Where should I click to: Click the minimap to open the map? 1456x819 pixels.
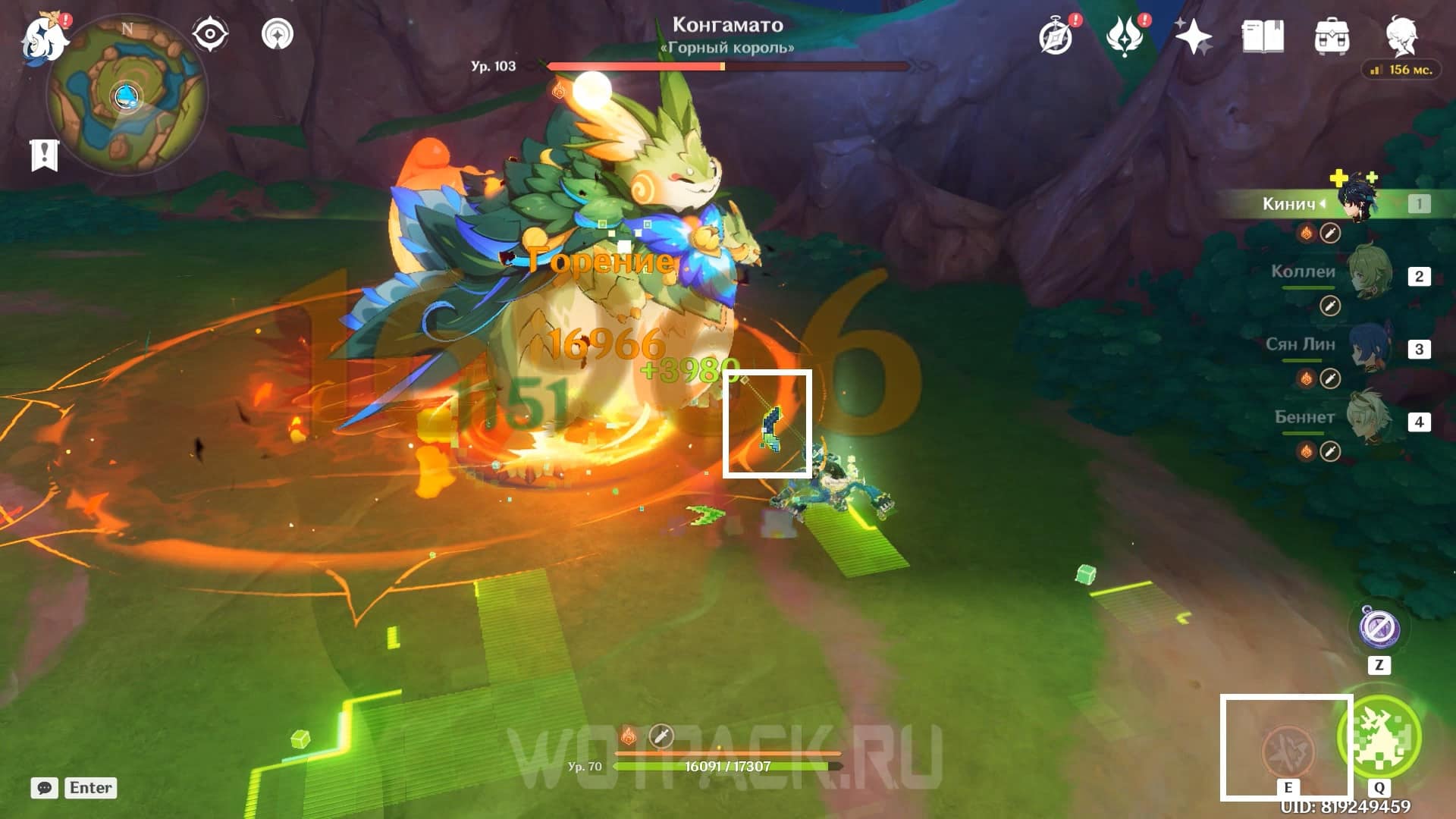(x=129, y=95)
